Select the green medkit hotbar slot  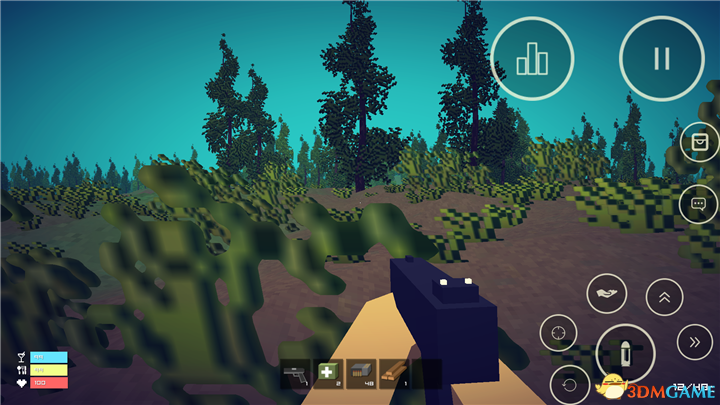(x=328, y=373)
